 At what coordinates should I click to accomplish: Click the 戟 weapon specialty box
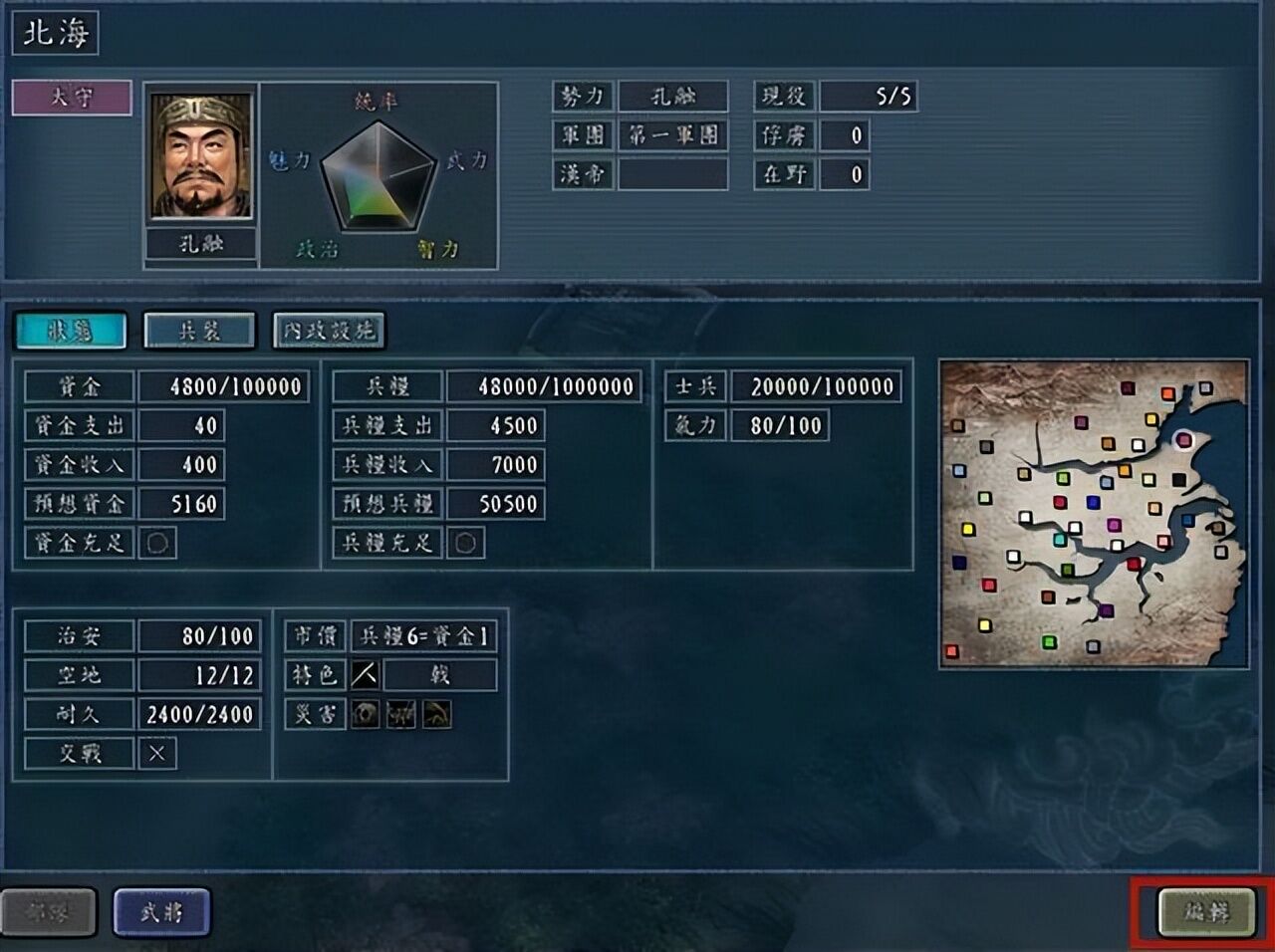point(438,674)
